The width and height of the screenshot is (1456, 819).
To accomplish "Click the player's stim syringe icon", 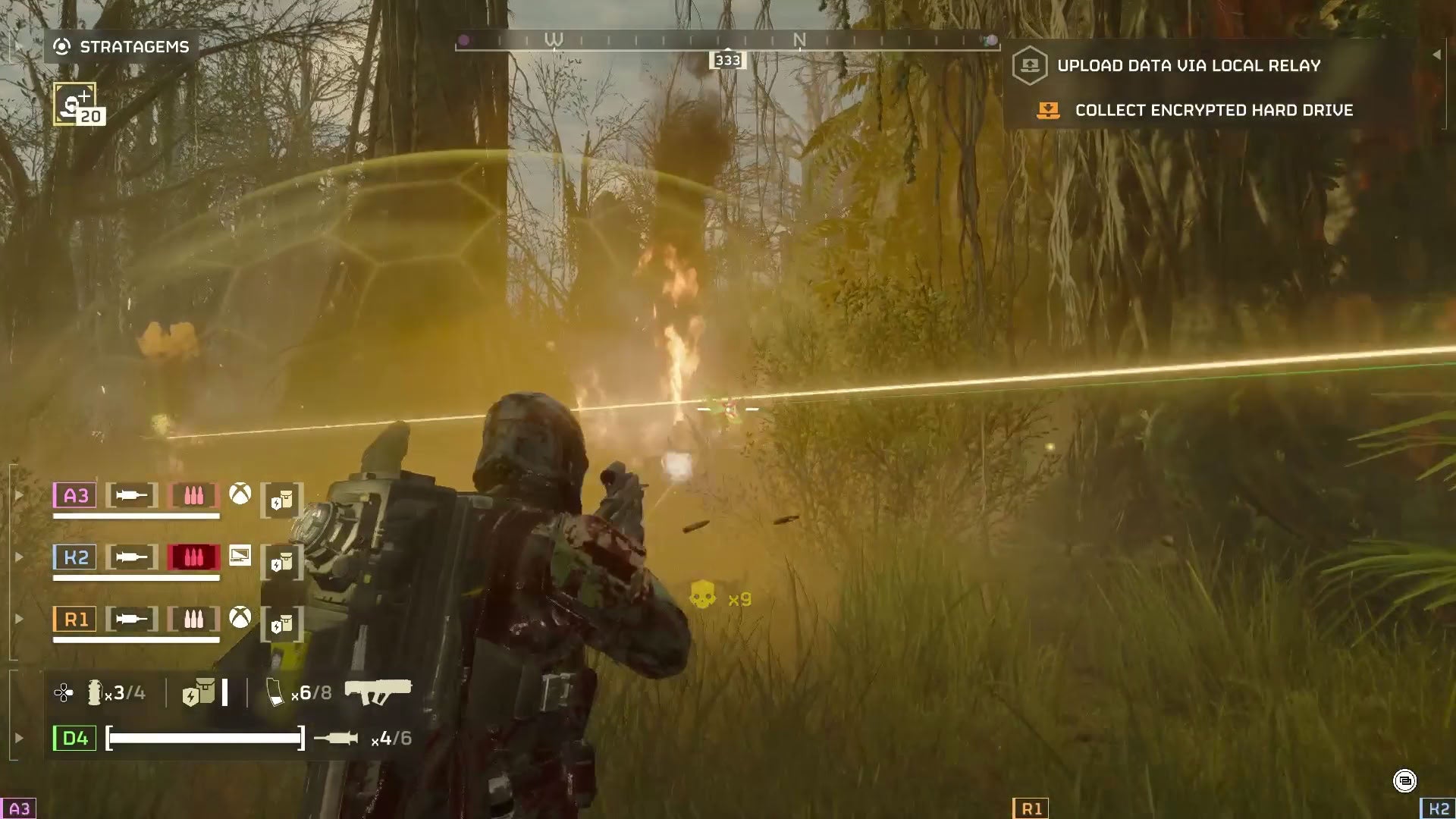I will pyautogui.click(x=336, y=738).
